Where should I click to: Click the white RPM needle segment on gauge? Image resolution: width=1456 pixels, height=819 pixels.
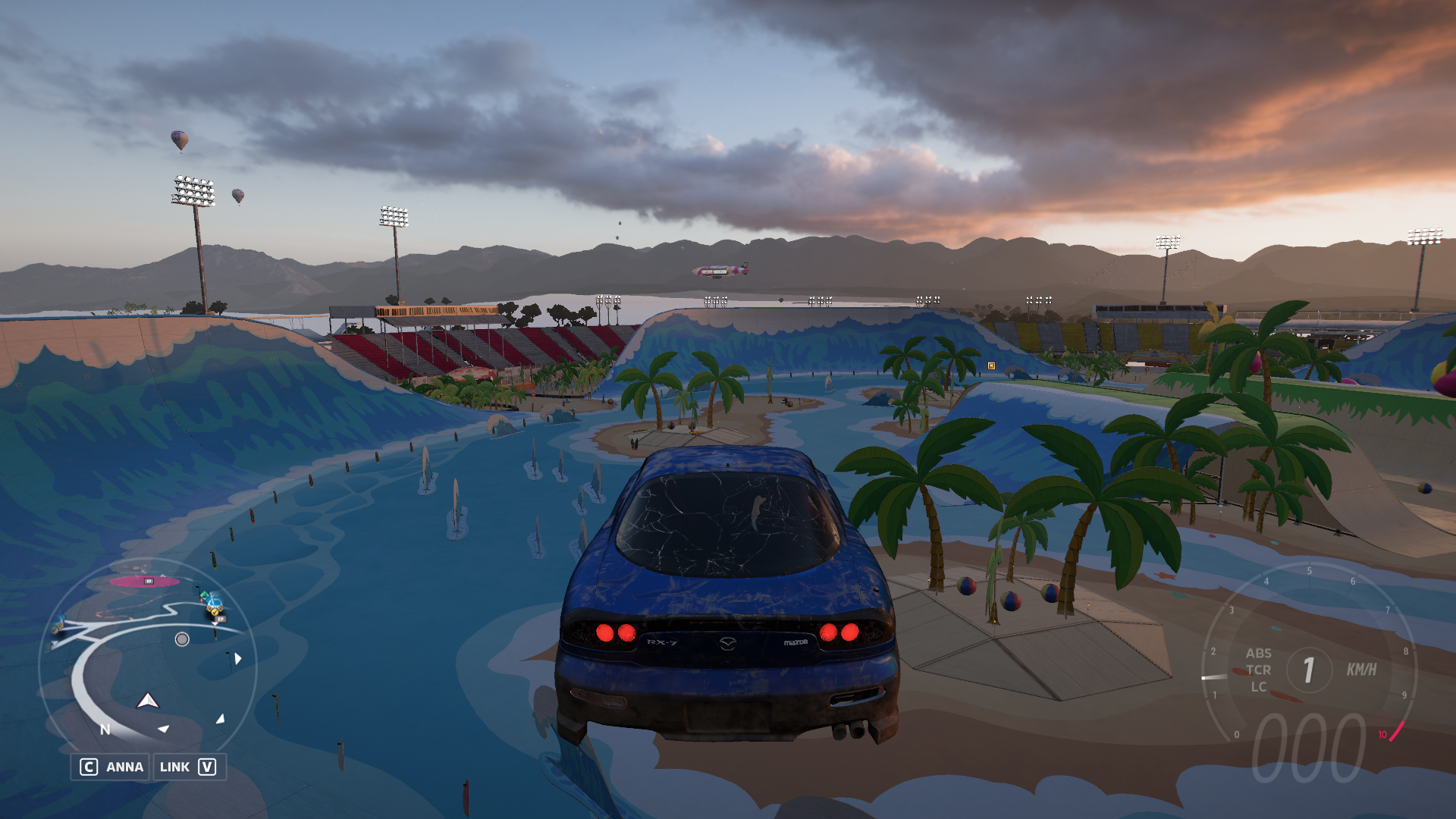(x=1214, y=677)
